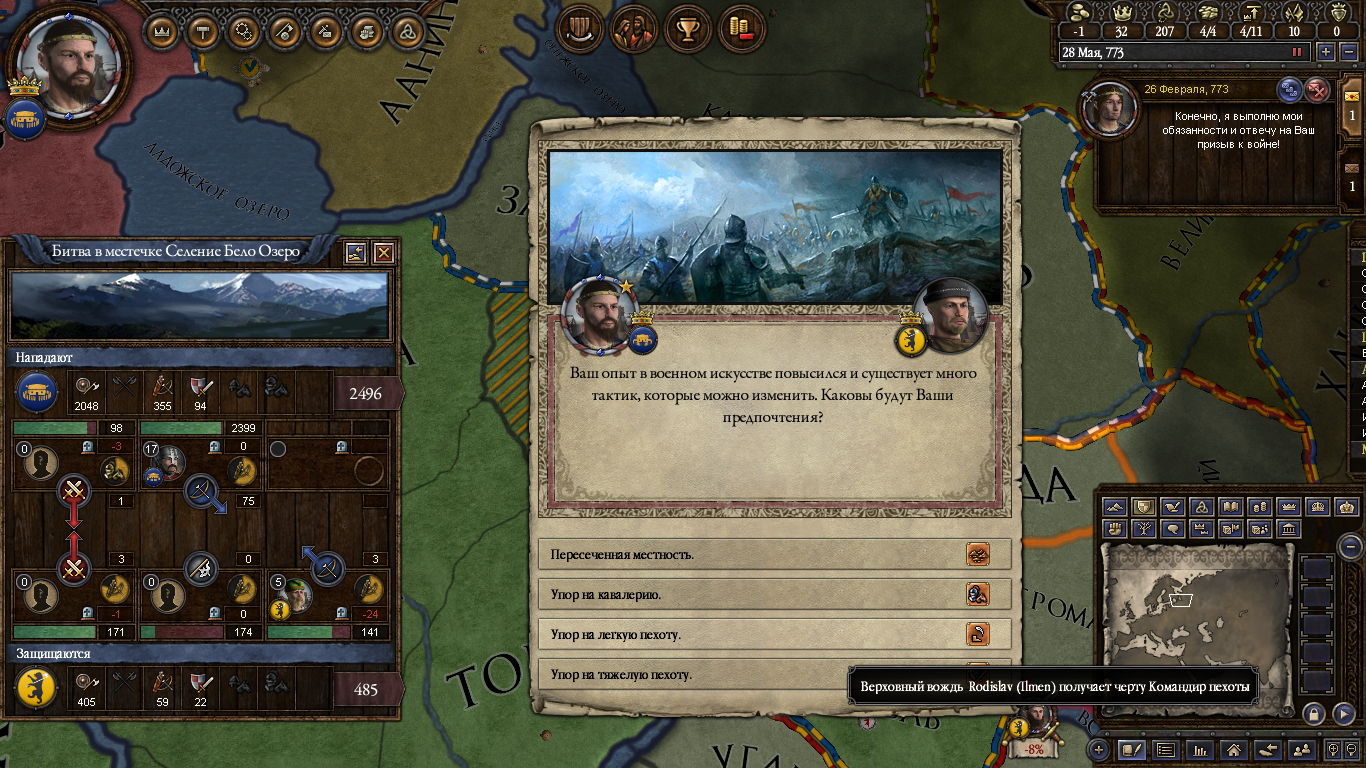Decrease game speed with minus button

point(1348,52)
